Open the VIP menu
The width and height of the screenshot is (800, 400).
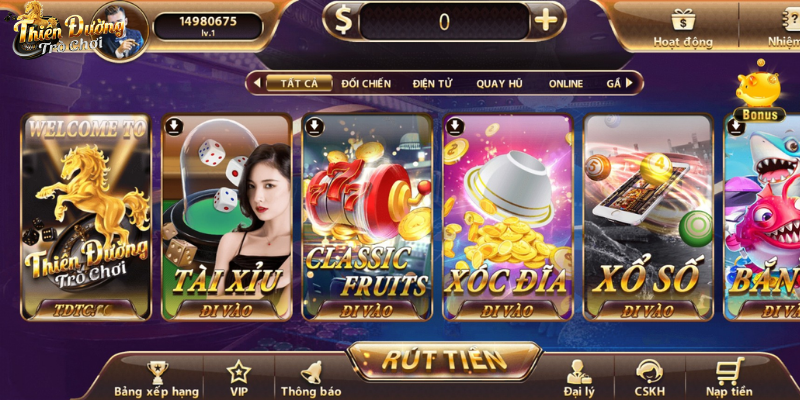tap(239, 379)
